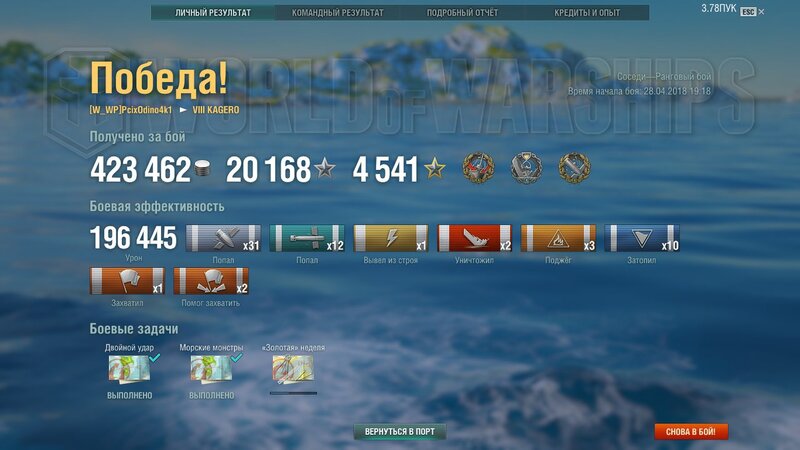Click Вернуться в порт button

(399, 432)
